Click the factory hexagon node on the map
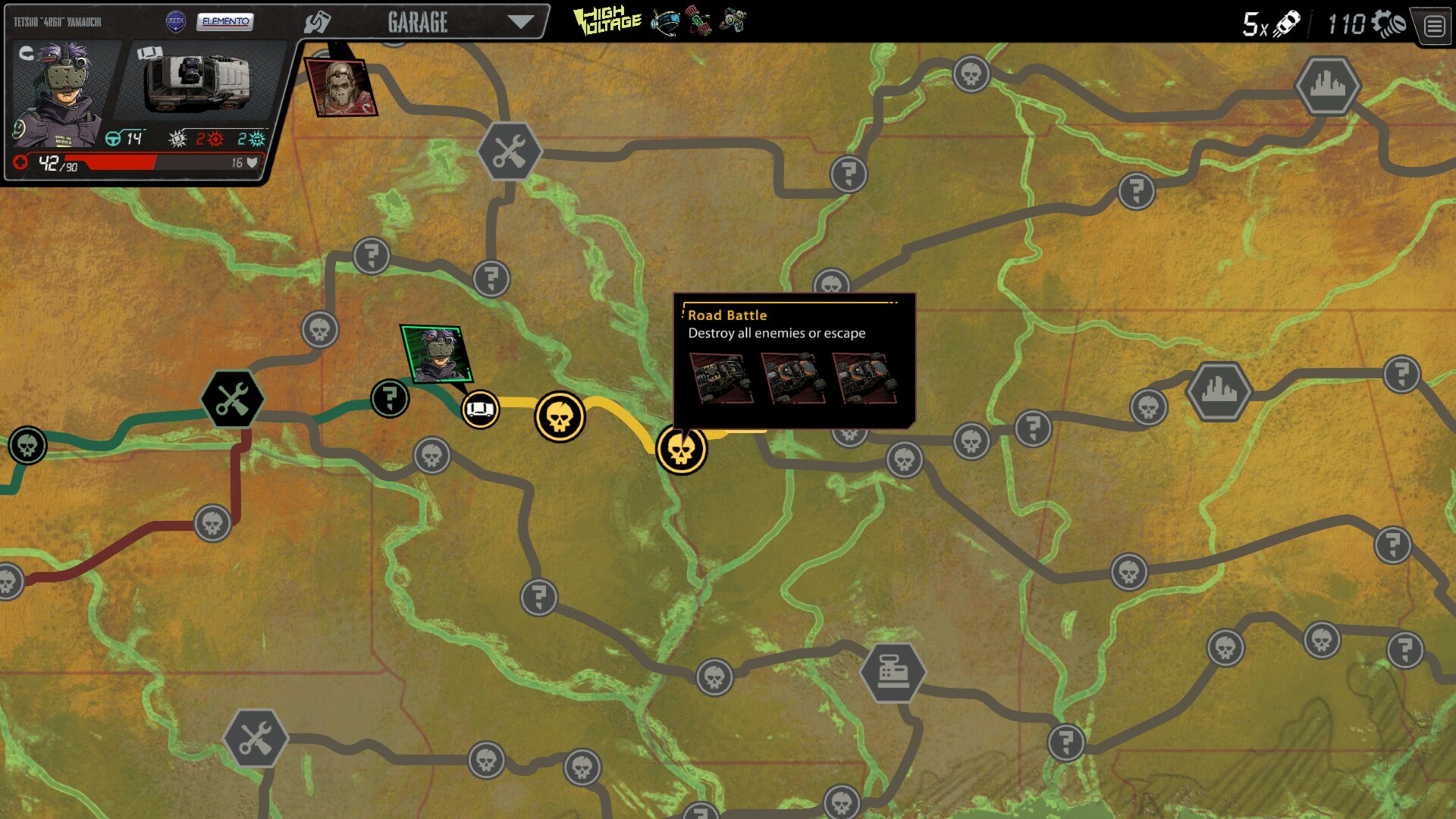This screenshot has width=1456, height=819. (893, 670)
